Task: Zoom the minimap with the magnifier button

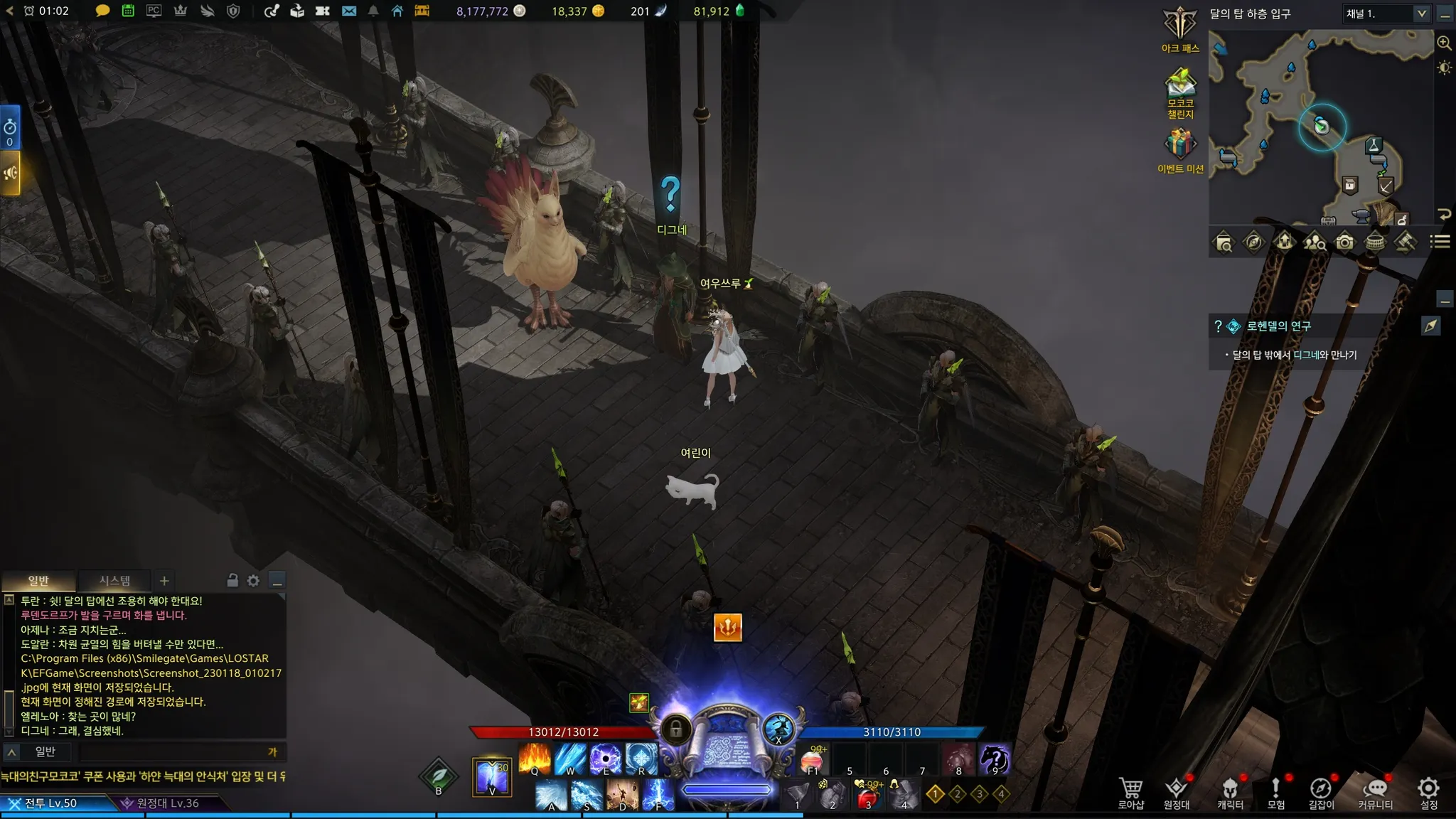Action: pyautogui.click(x=1444, y=43)
